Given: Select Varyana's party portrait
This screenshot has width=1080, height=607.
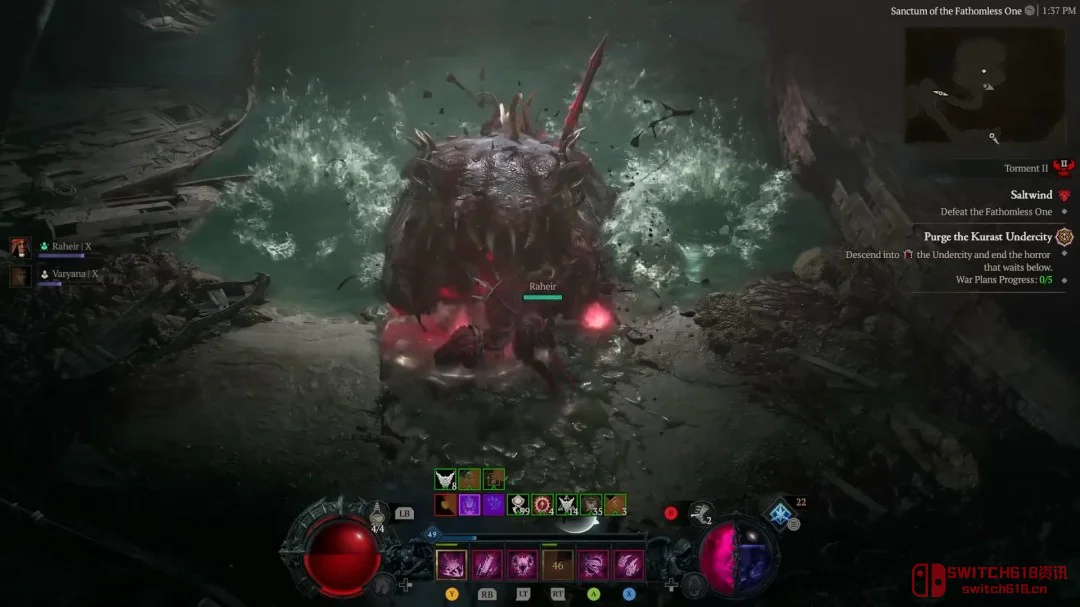Looking at the screenshot, I should click(20, 276).
